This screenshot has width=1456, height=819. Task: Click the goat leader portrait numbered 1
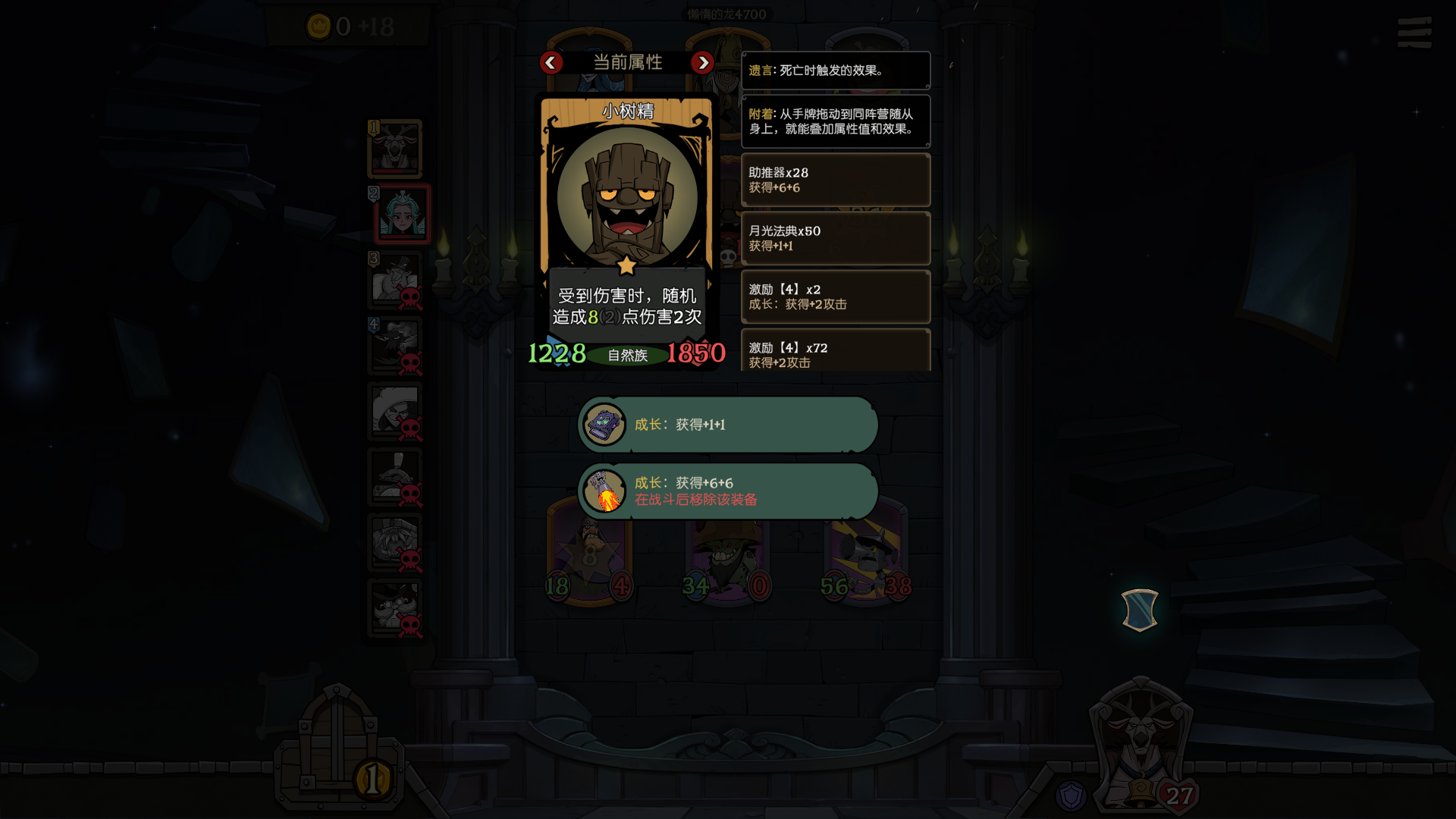(x=395, y=149)
